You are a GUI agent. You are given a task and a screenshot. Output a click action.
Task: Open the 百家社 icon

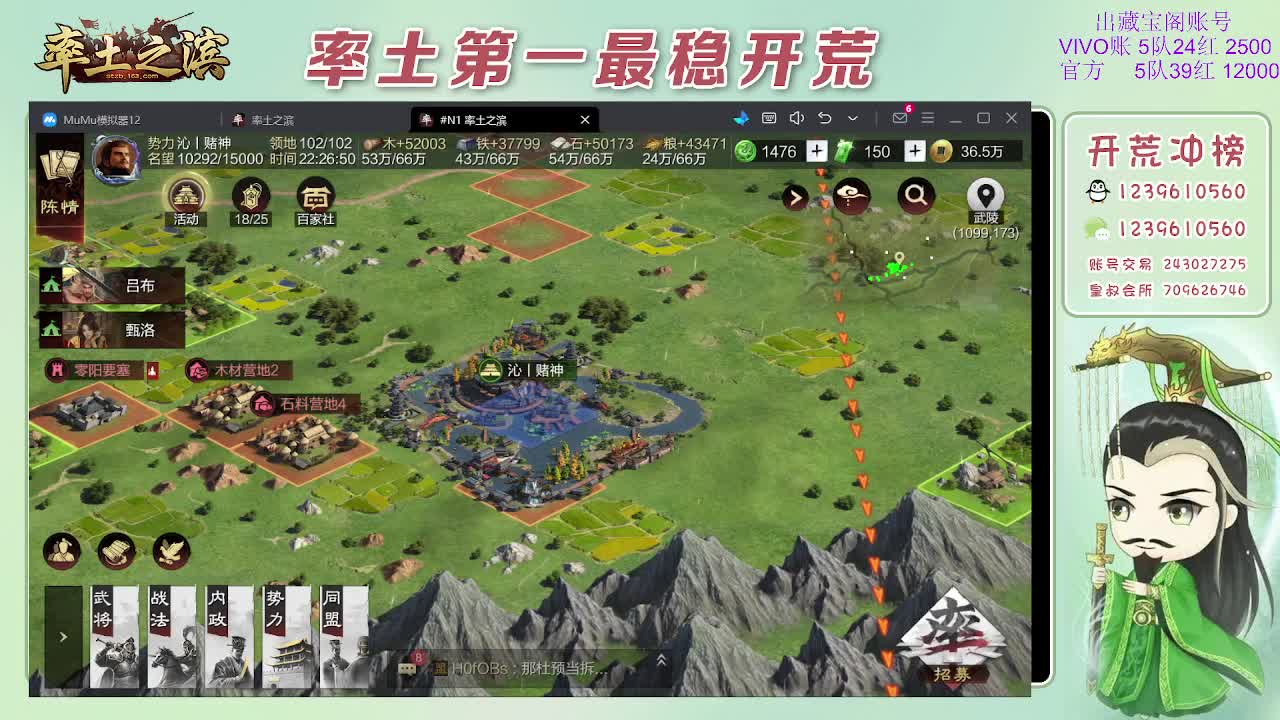(316, 196)
